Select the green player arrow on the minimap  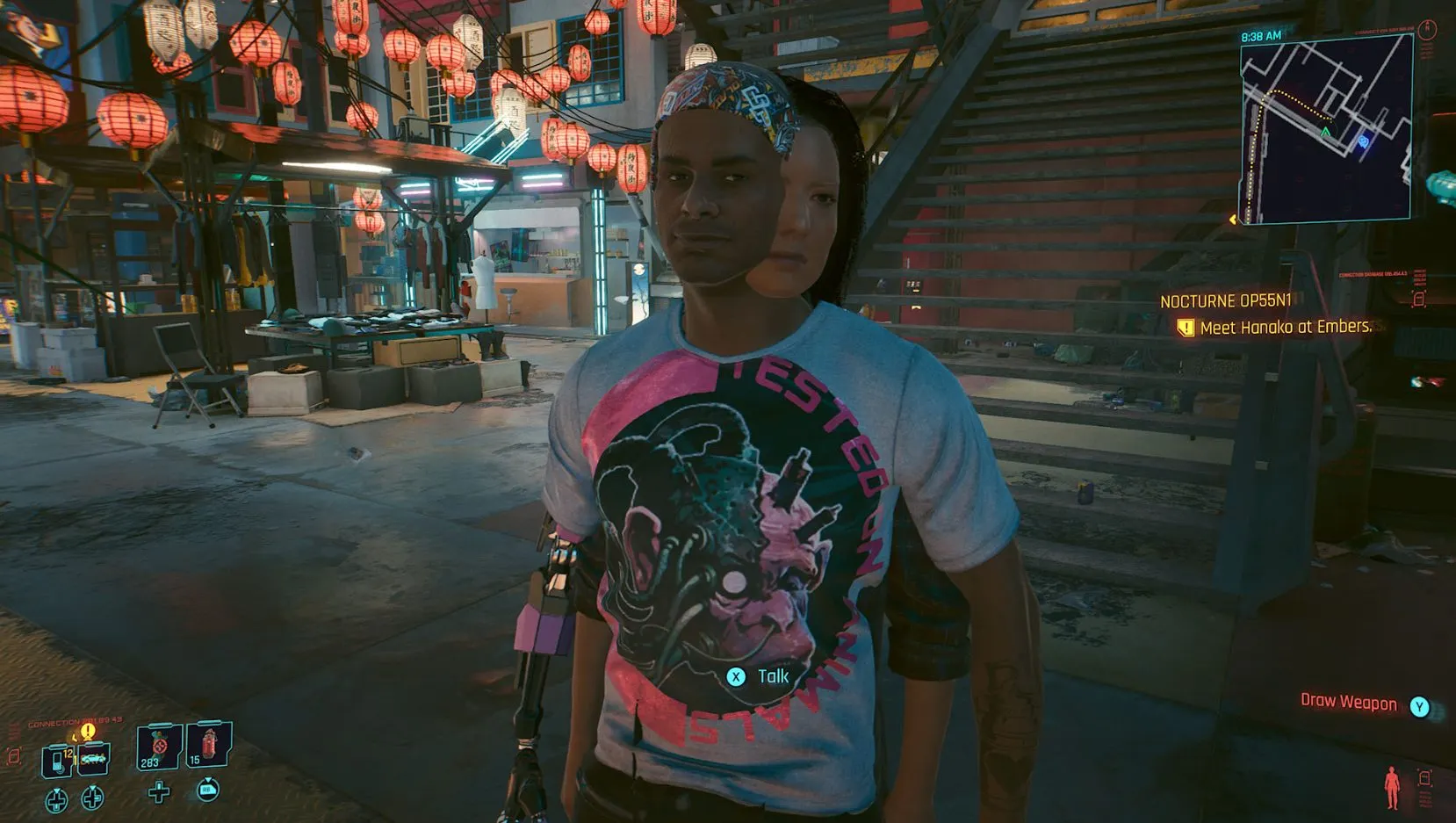(x=1325, y=131)
